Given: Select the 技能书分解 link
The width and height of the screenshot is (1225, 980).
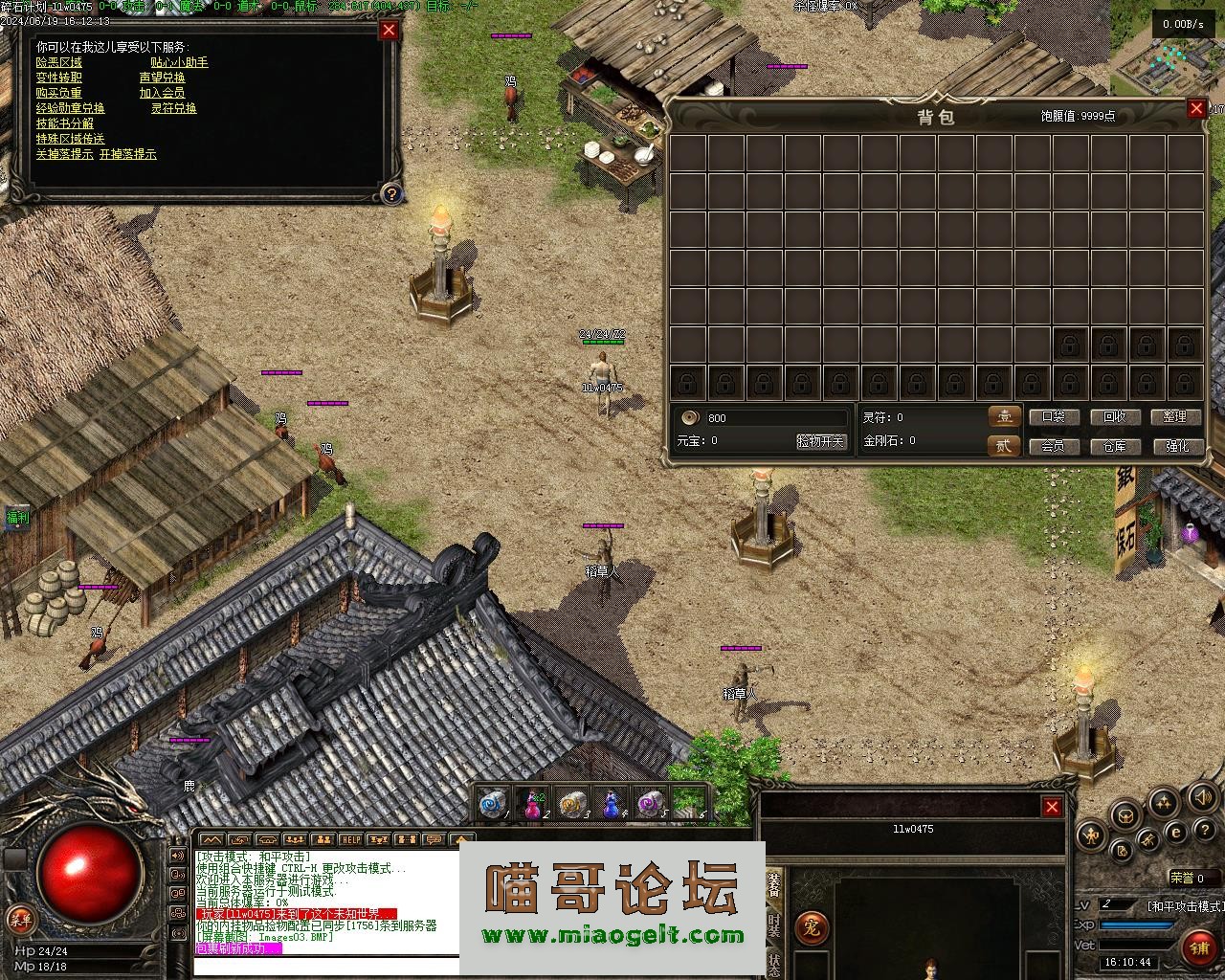Looking at the screenshot, I should click(64, 123).
